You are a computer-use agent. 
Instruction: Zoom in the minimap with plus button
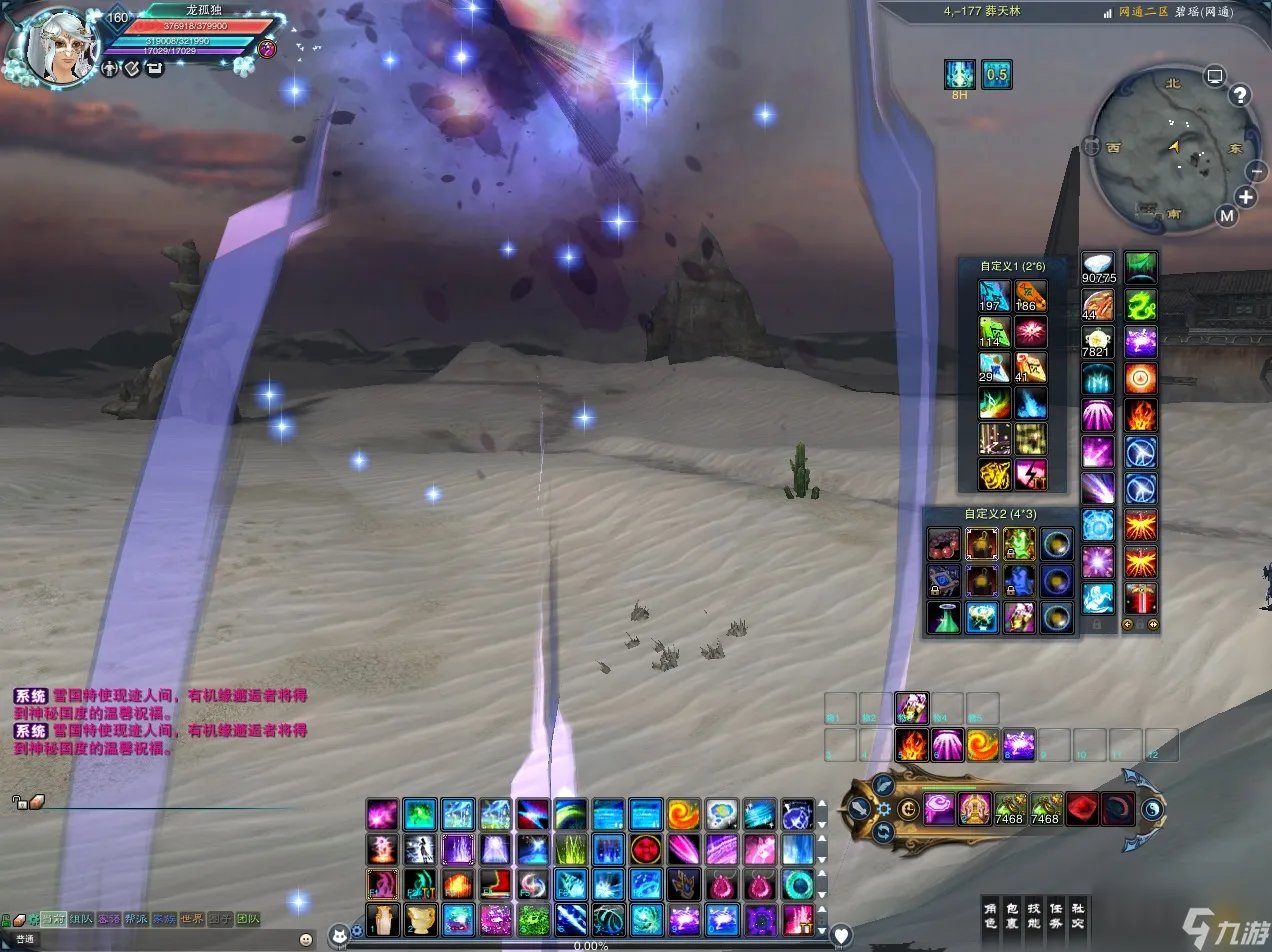1246,197
